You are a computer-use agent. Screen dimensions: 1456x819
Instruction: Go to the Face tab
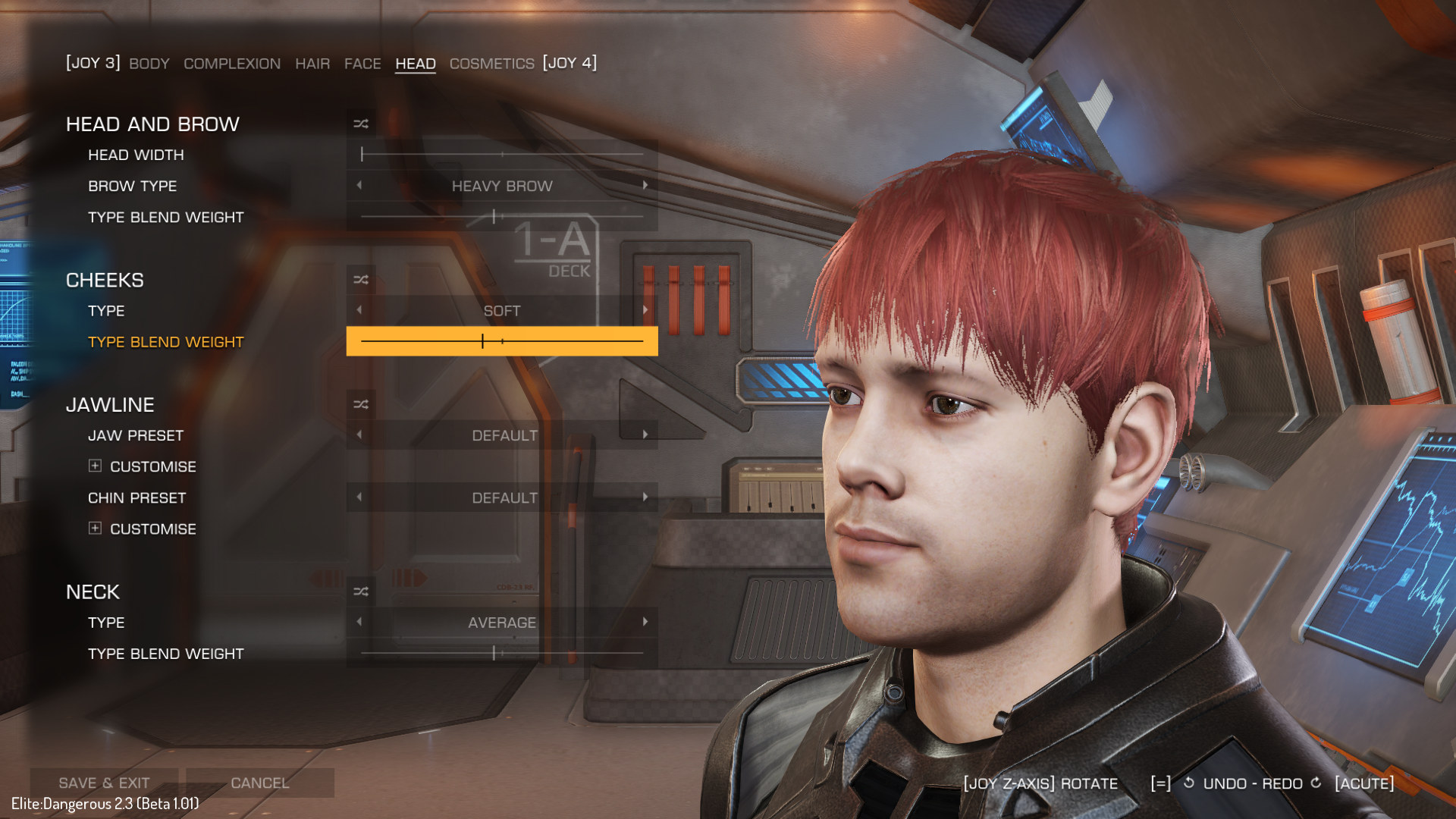click(362, 64)
